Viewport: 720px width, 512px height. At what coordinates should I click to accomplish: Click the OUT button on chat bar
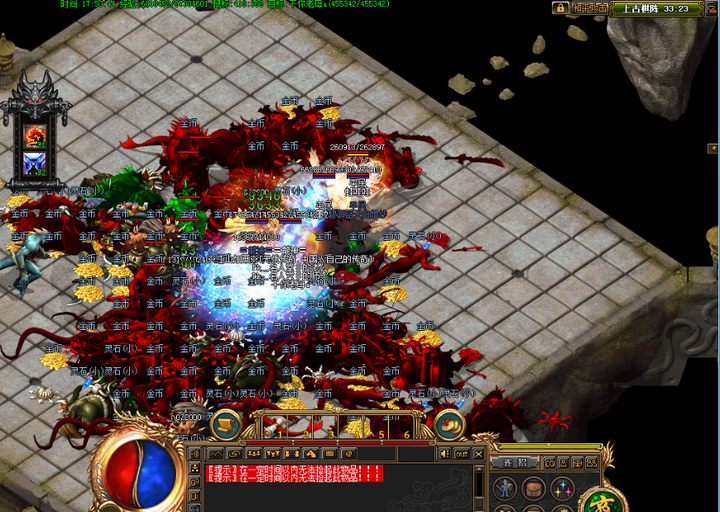click(x=461, y=454)
